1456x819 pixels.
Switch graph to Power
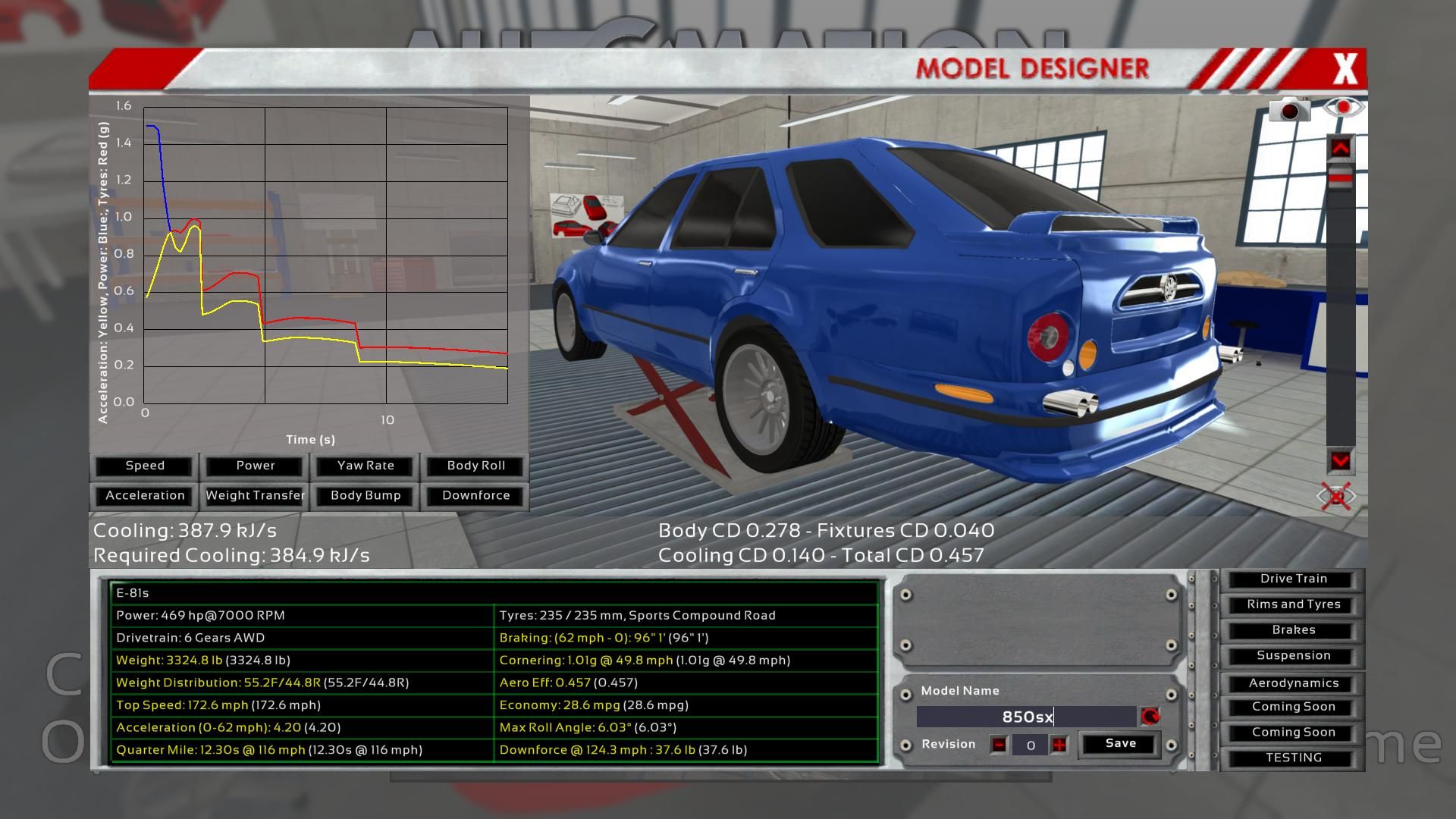coord(256,466)
